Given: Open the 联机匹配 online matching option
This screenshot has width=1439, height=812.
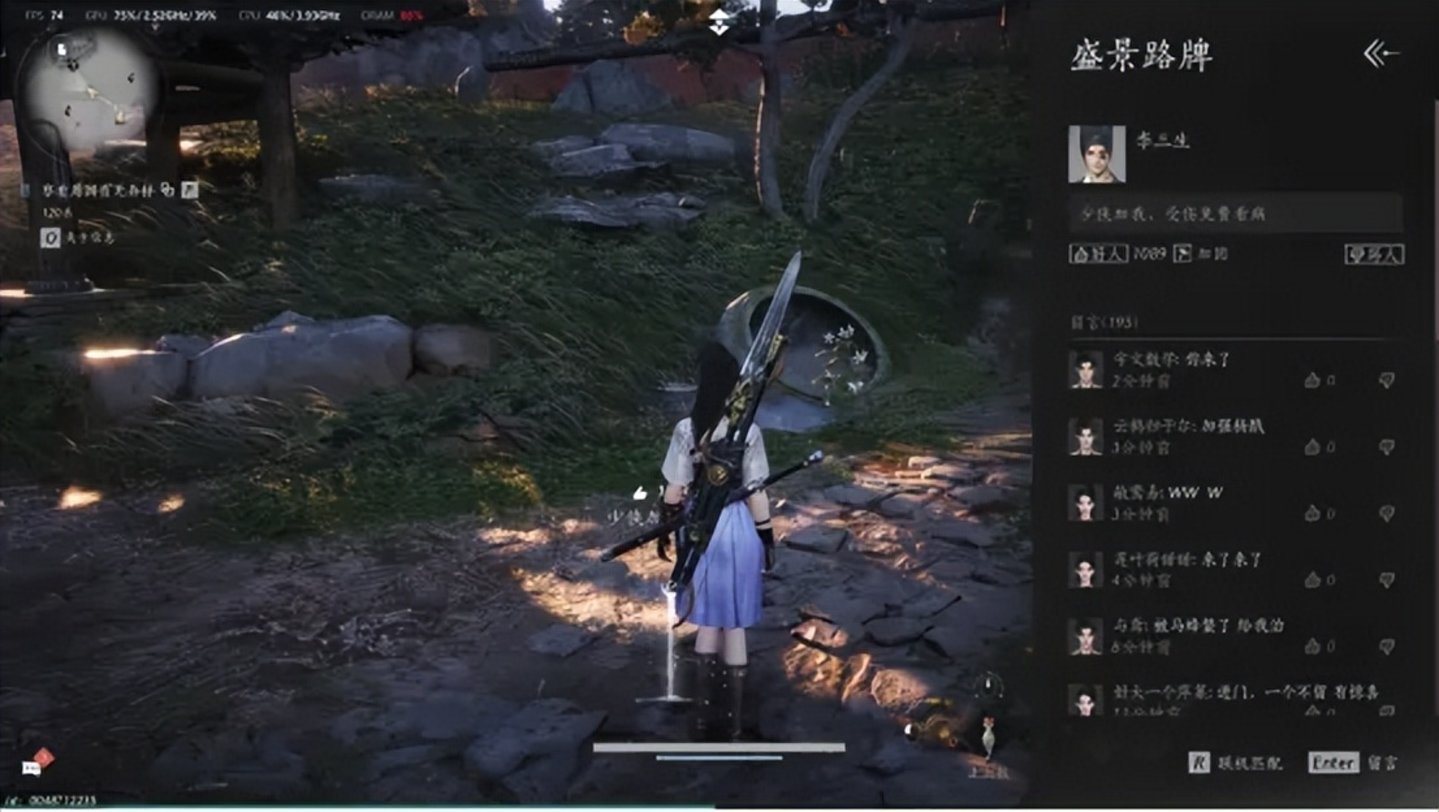Looking at the screenshot, I should (1235, 763).
